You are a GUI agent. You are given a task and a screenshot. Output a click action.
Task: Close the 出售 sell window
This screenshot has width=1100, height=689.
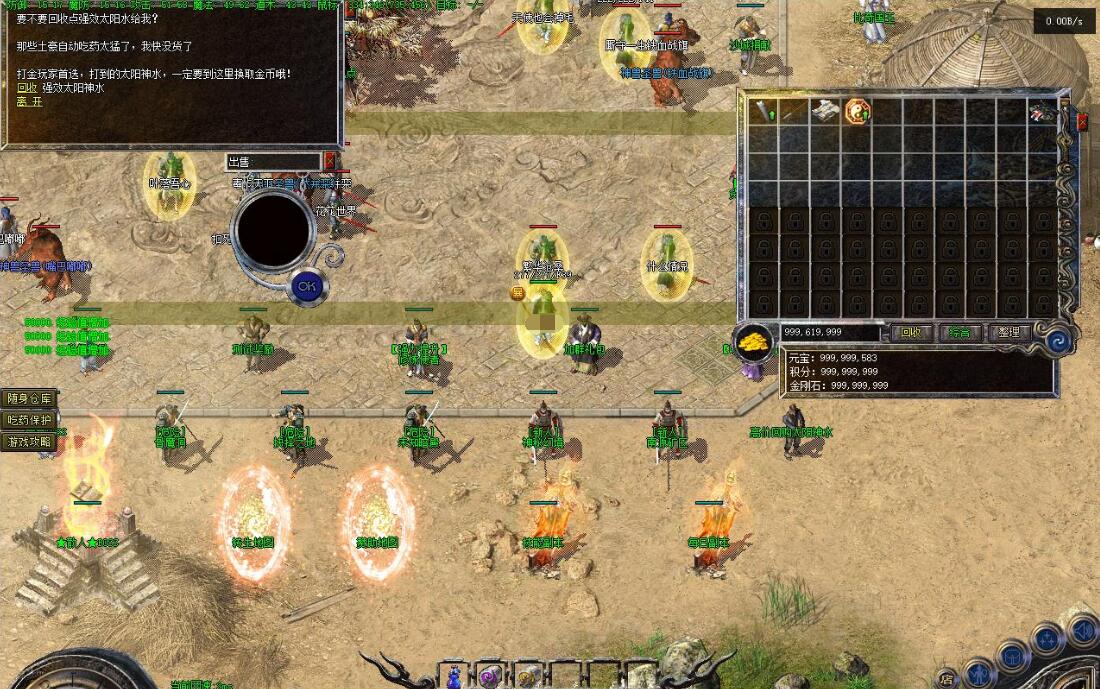click(330, 161)
